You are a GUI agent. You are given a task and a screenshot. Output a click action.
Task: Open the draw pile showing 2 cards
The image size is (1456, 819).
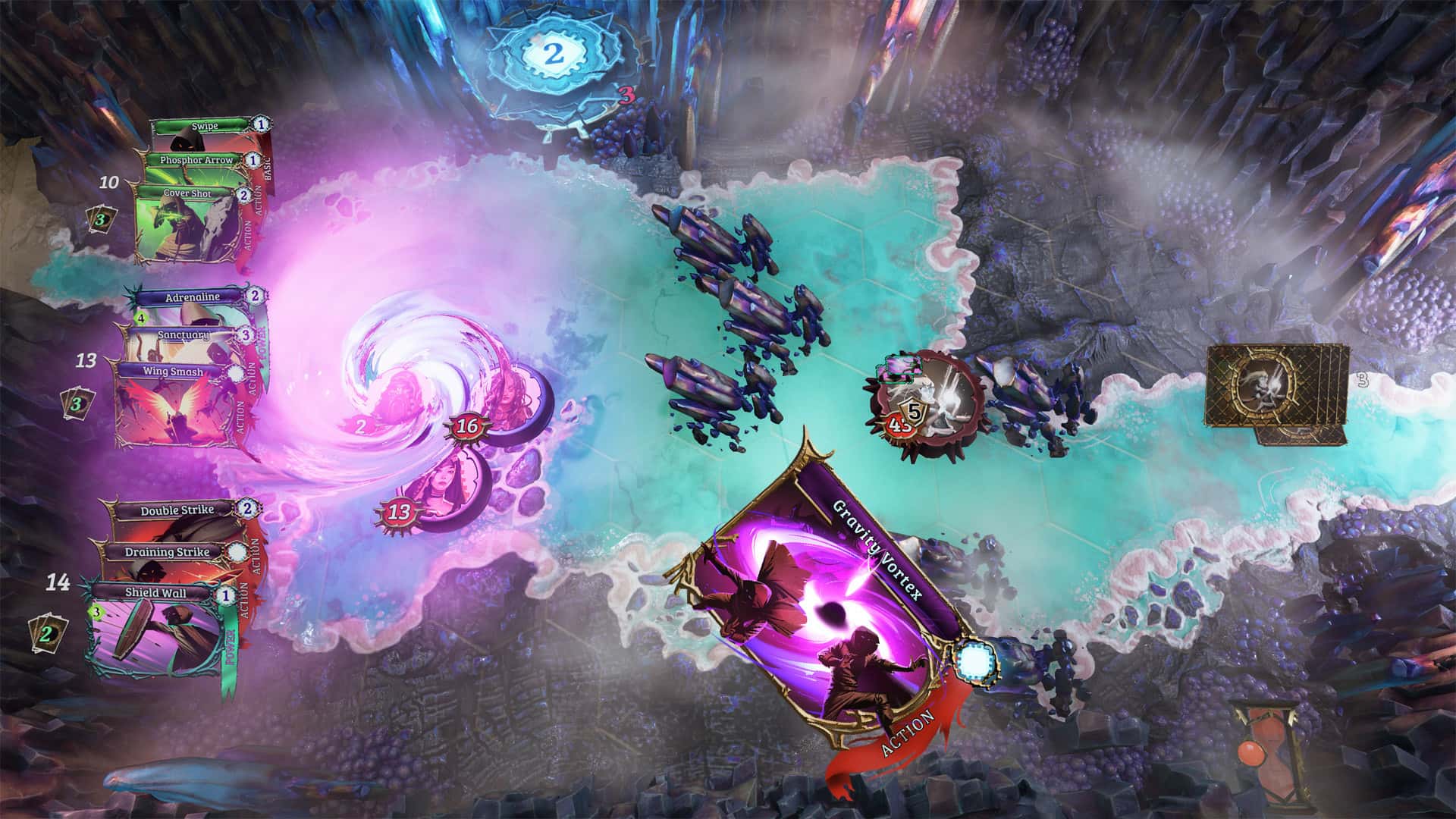(x=46, y=632)
